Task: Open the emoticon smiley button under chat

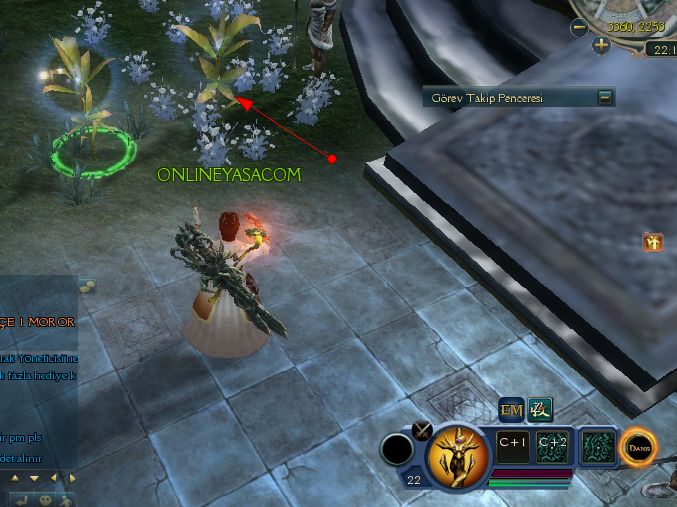Action: click(45, 498)
